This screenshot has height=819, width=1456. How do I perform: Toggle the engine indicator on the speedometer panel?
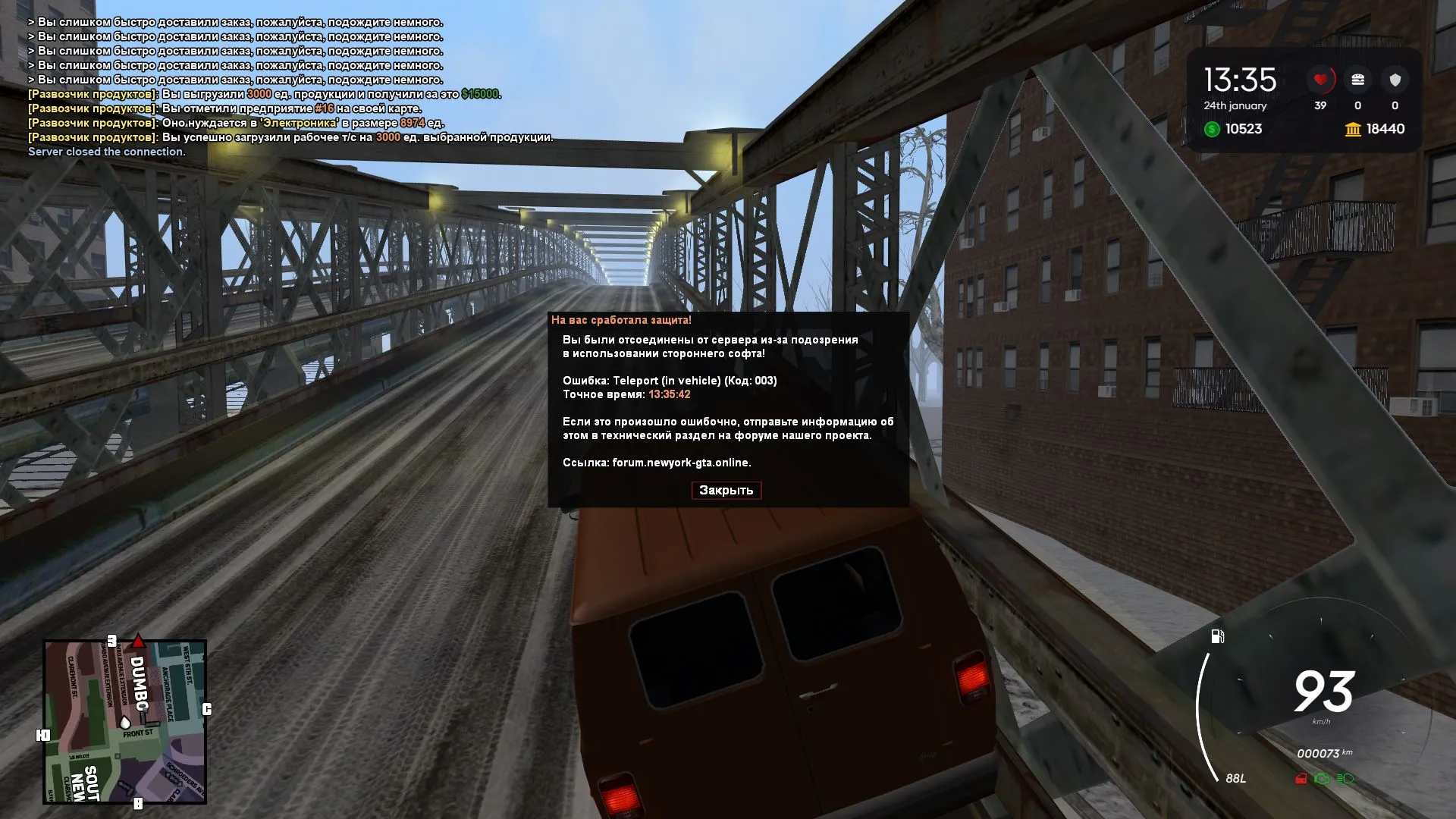pos(1322,779)
